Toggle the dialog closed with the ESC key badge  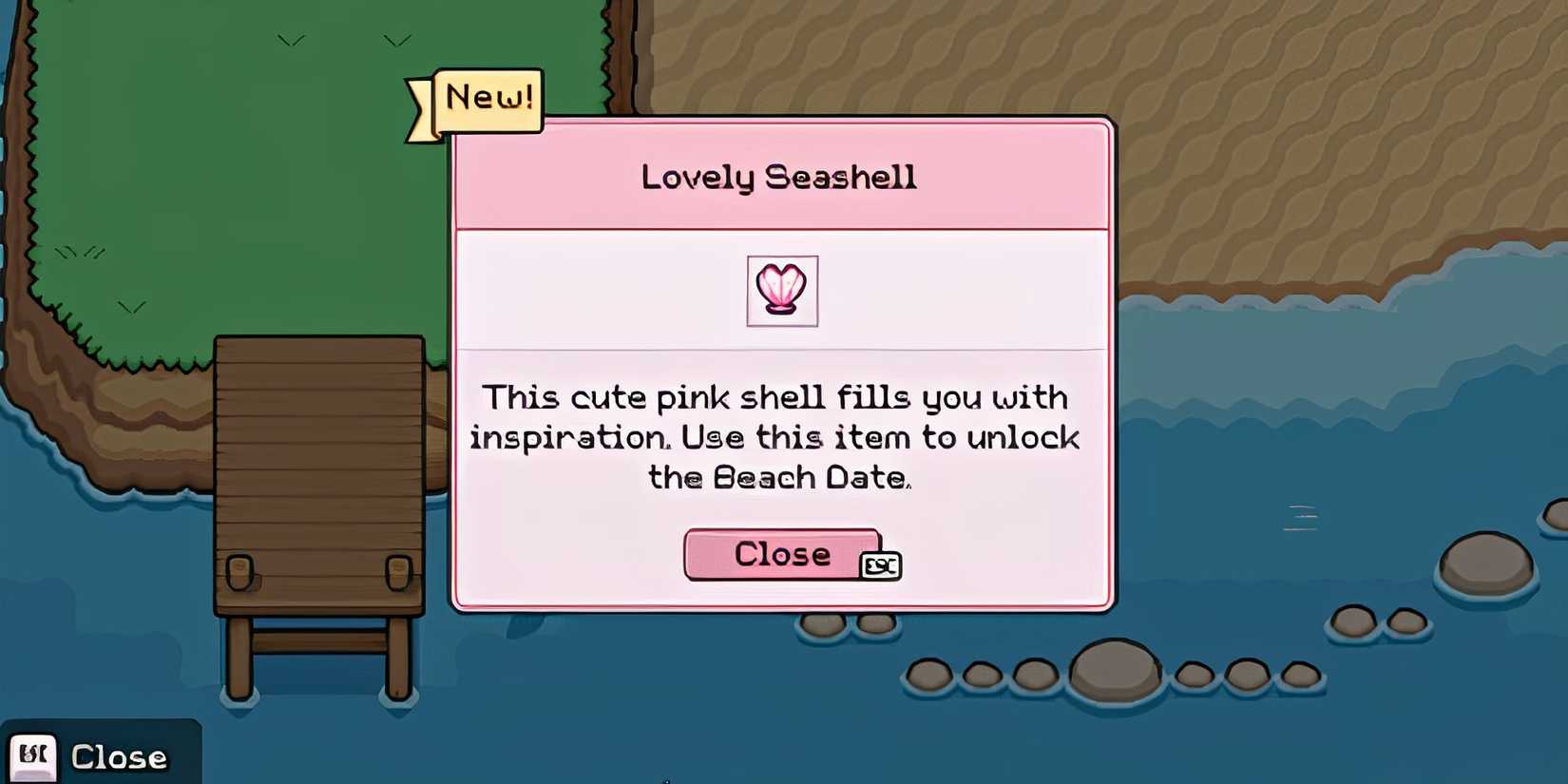883,564
